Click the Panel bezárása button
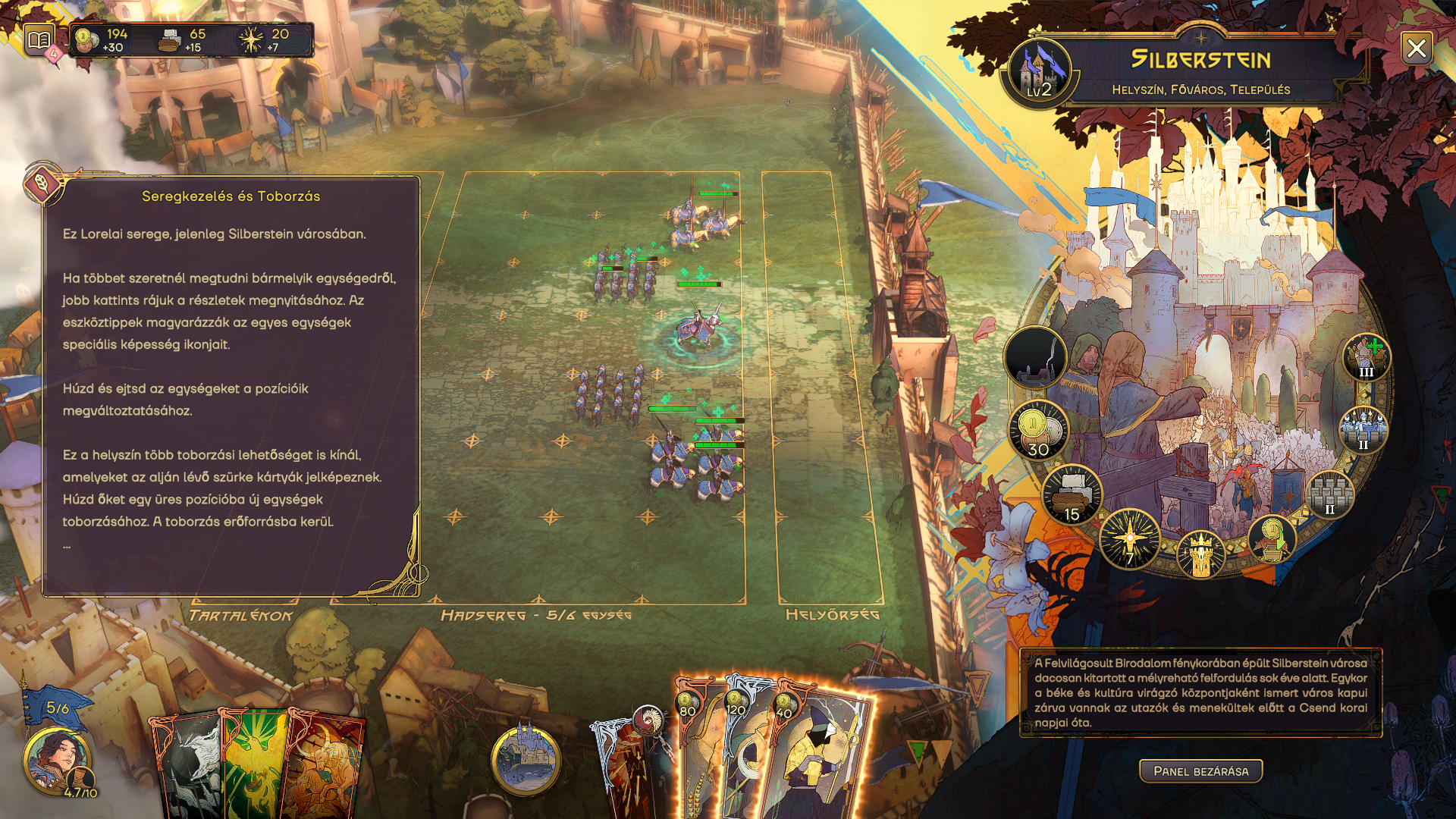Viewport: 1456px width, 819px height. pyautogui.click(x=1200, y=771)
